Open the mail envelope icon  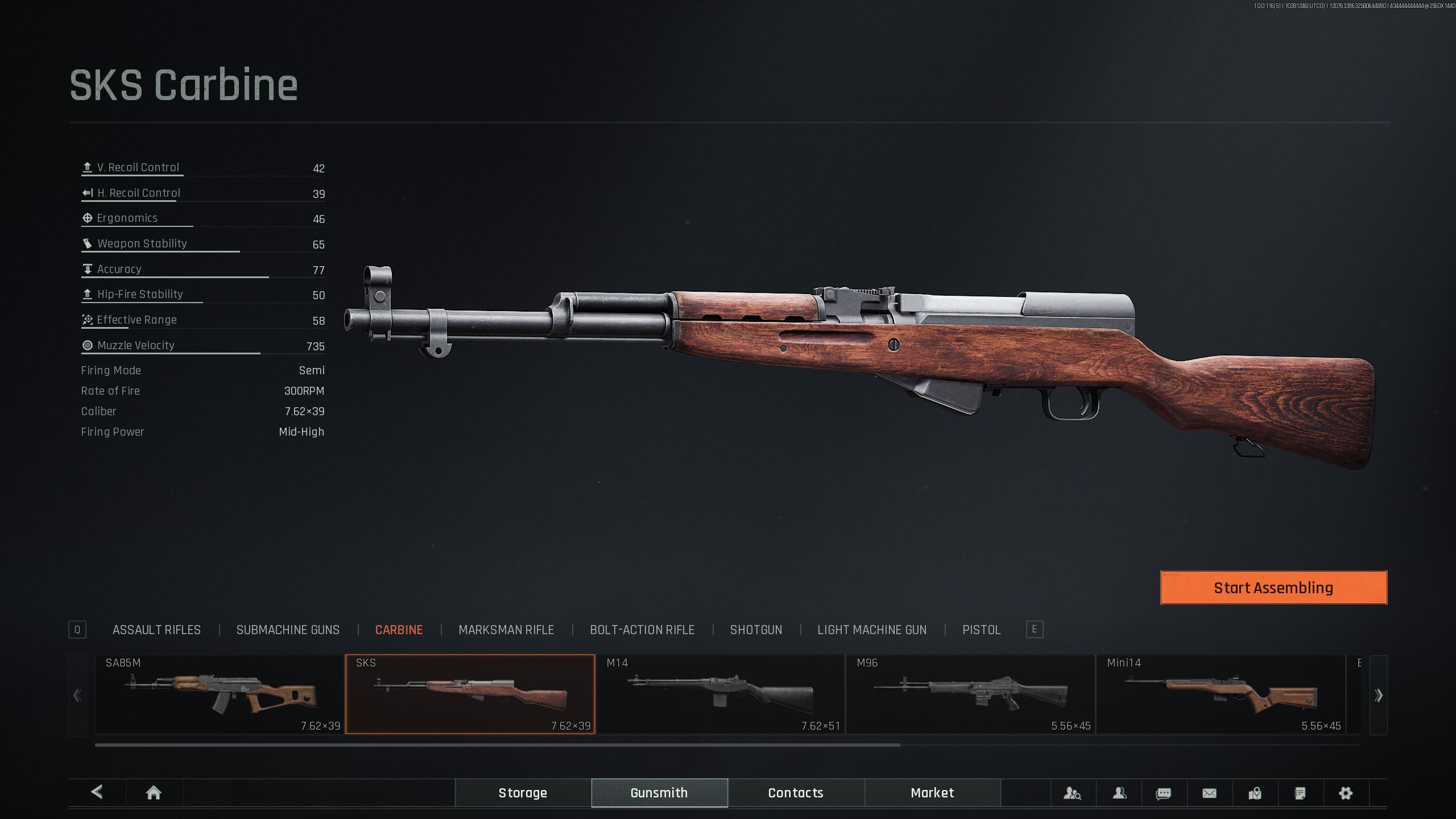tap(1209, 793)
